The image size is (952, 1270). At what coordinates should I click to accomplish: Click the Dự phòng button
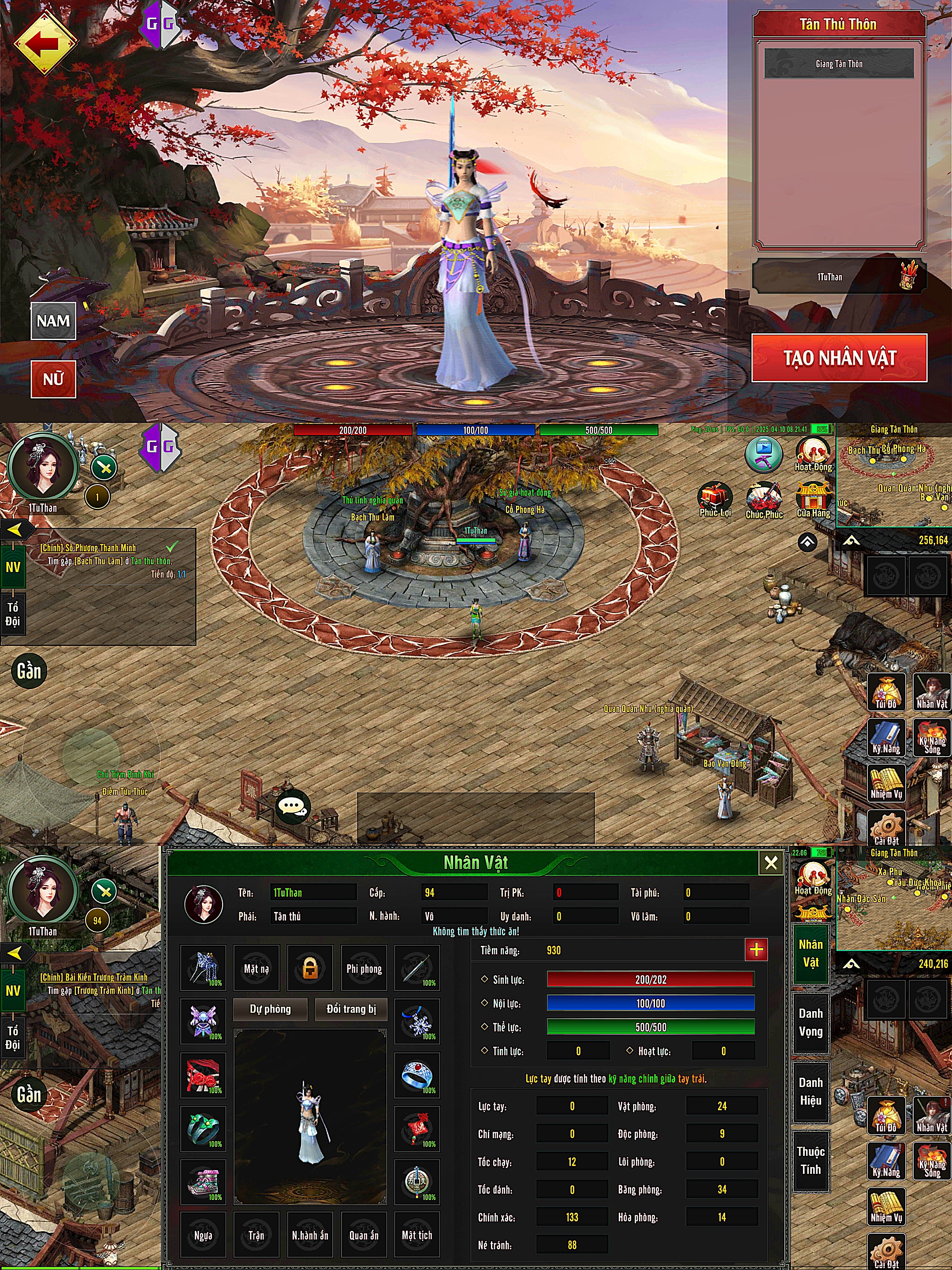coord(270,1009)
